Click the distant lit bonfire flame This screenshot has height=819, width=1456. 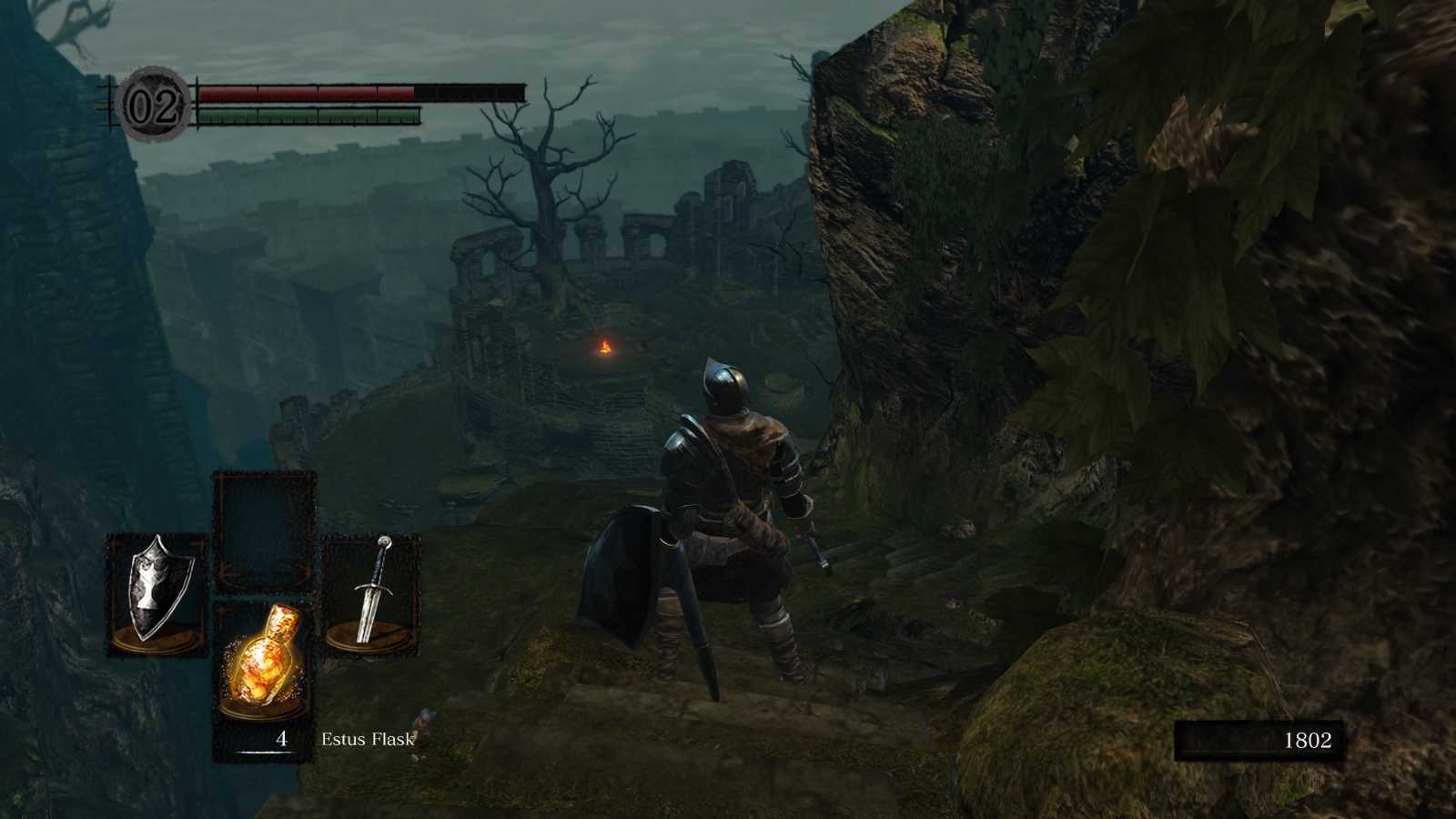(605, 349)
